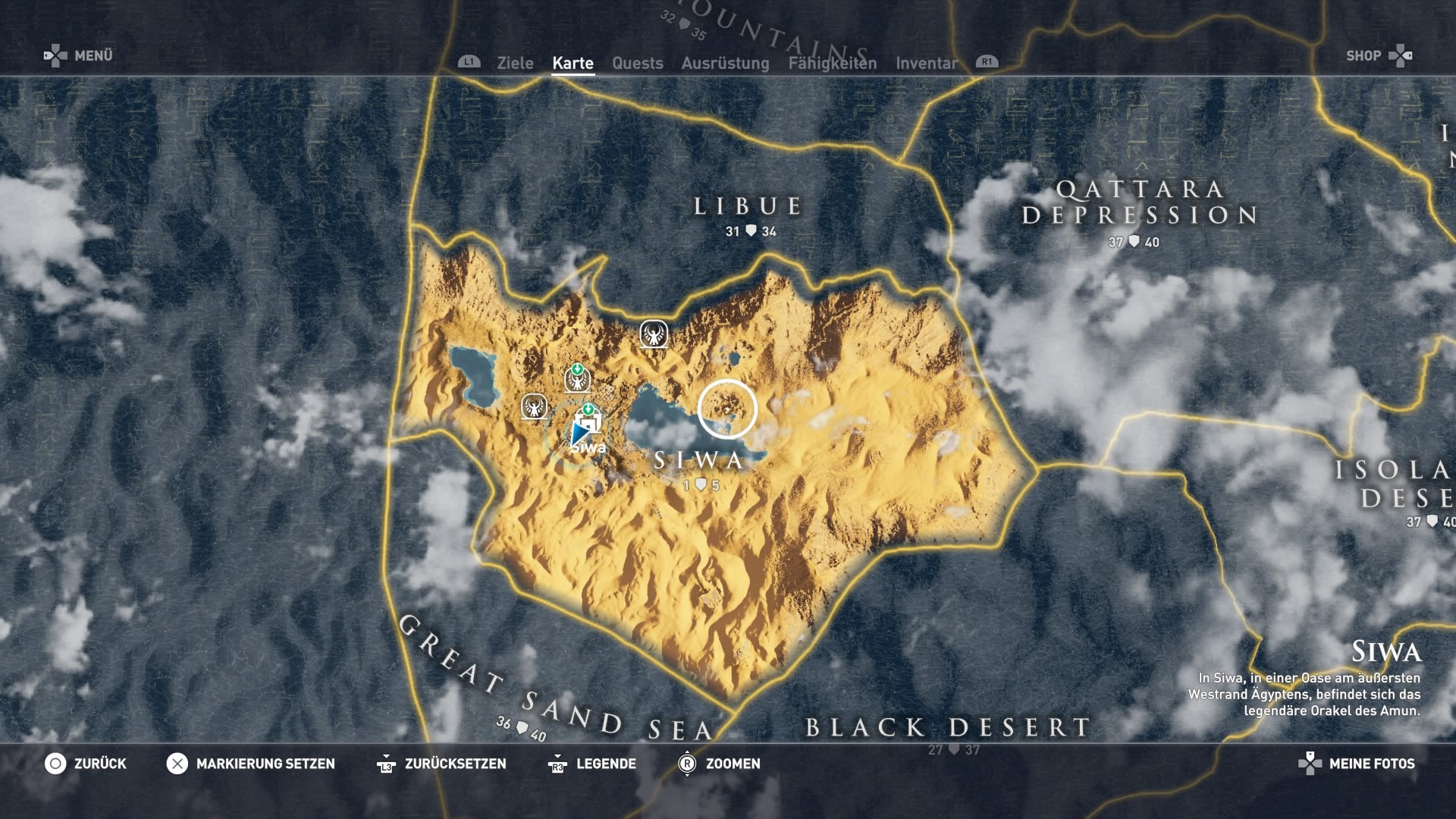Switch to the Ziele tab
The image size is (1456, 819).
click(x=515, y=63)
